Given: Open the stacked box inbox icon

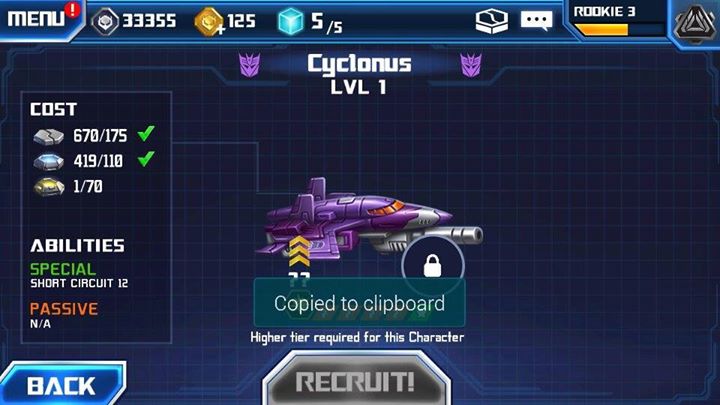Looking at the screenshot, I should pyautogui.click(x=492, y=20).
